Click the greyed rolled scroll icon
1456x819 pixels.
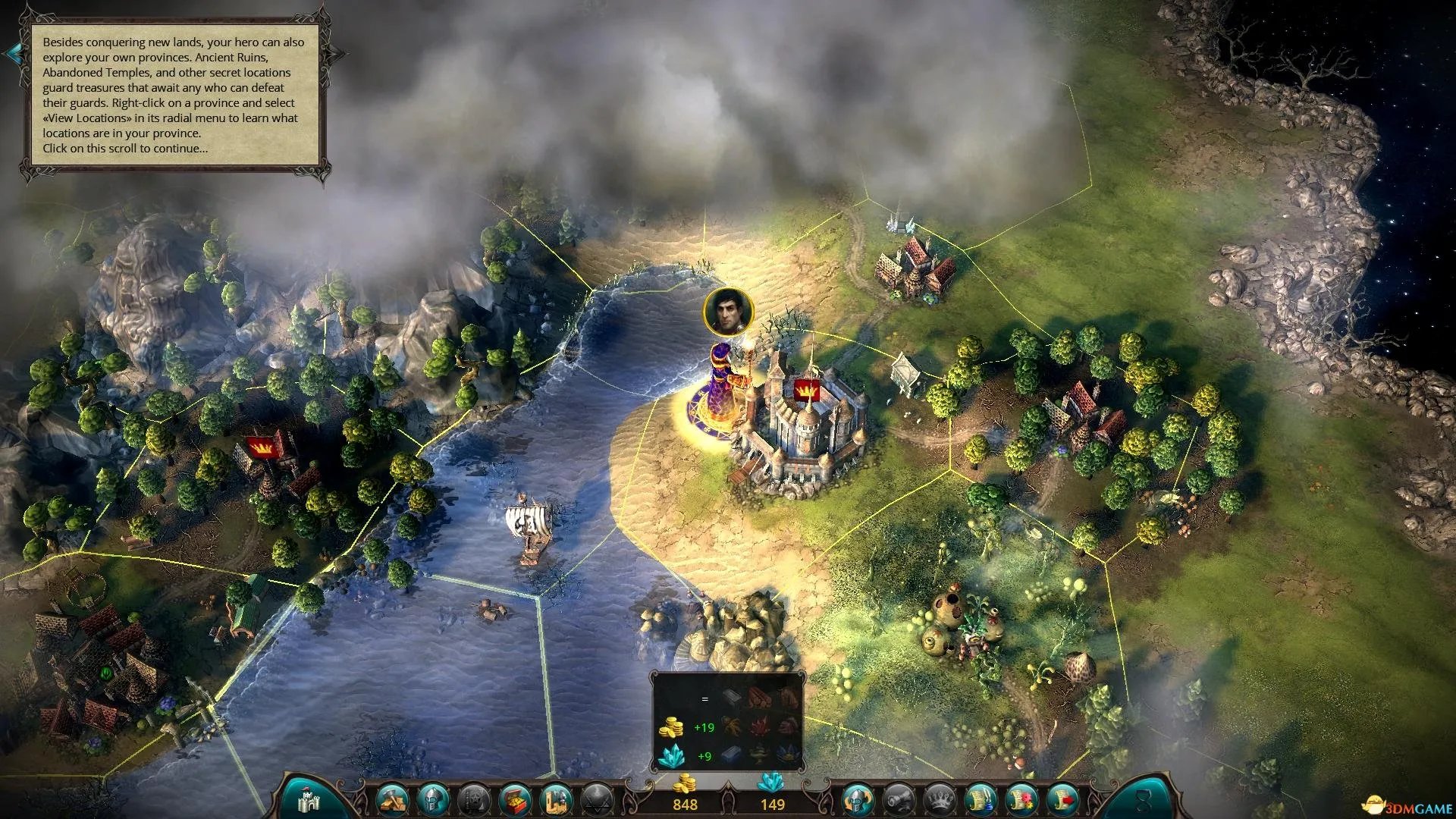tap(899, 799)
